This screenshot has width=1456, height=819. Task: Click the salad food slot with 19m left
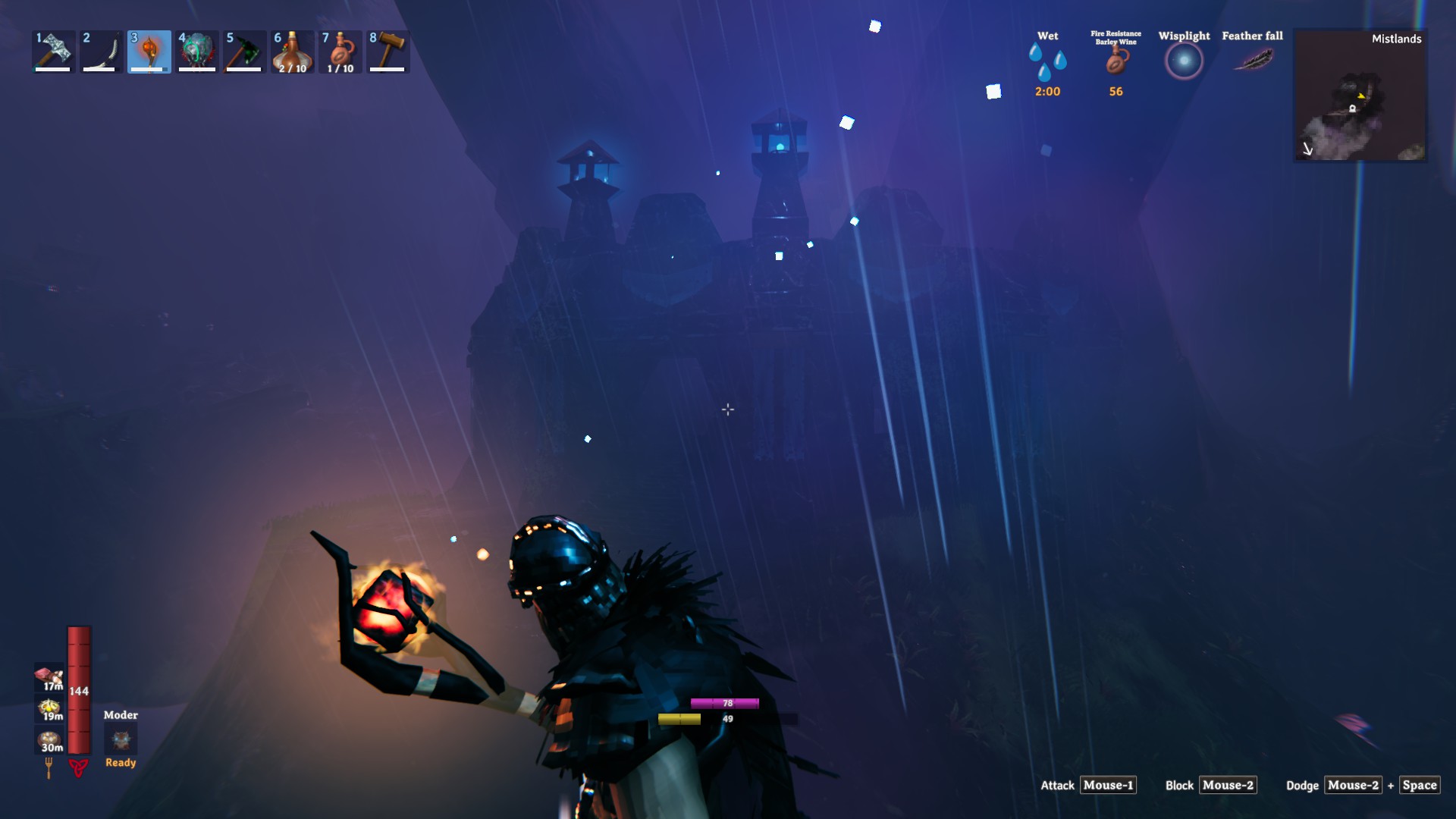coord(49,708)
